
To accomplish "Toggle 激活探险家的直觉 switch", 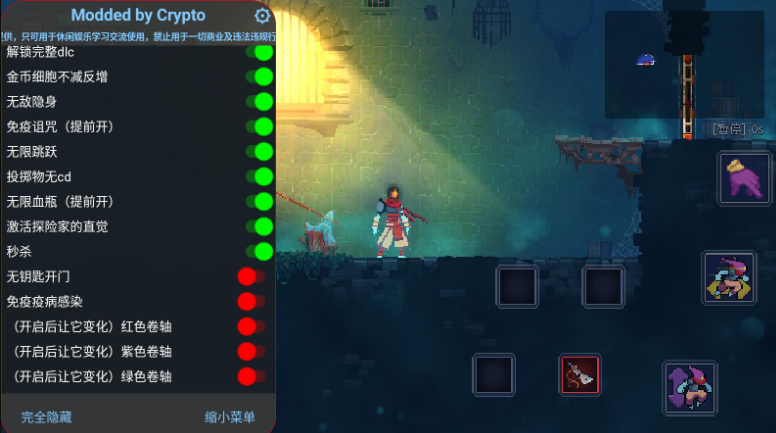I will 259,226.
